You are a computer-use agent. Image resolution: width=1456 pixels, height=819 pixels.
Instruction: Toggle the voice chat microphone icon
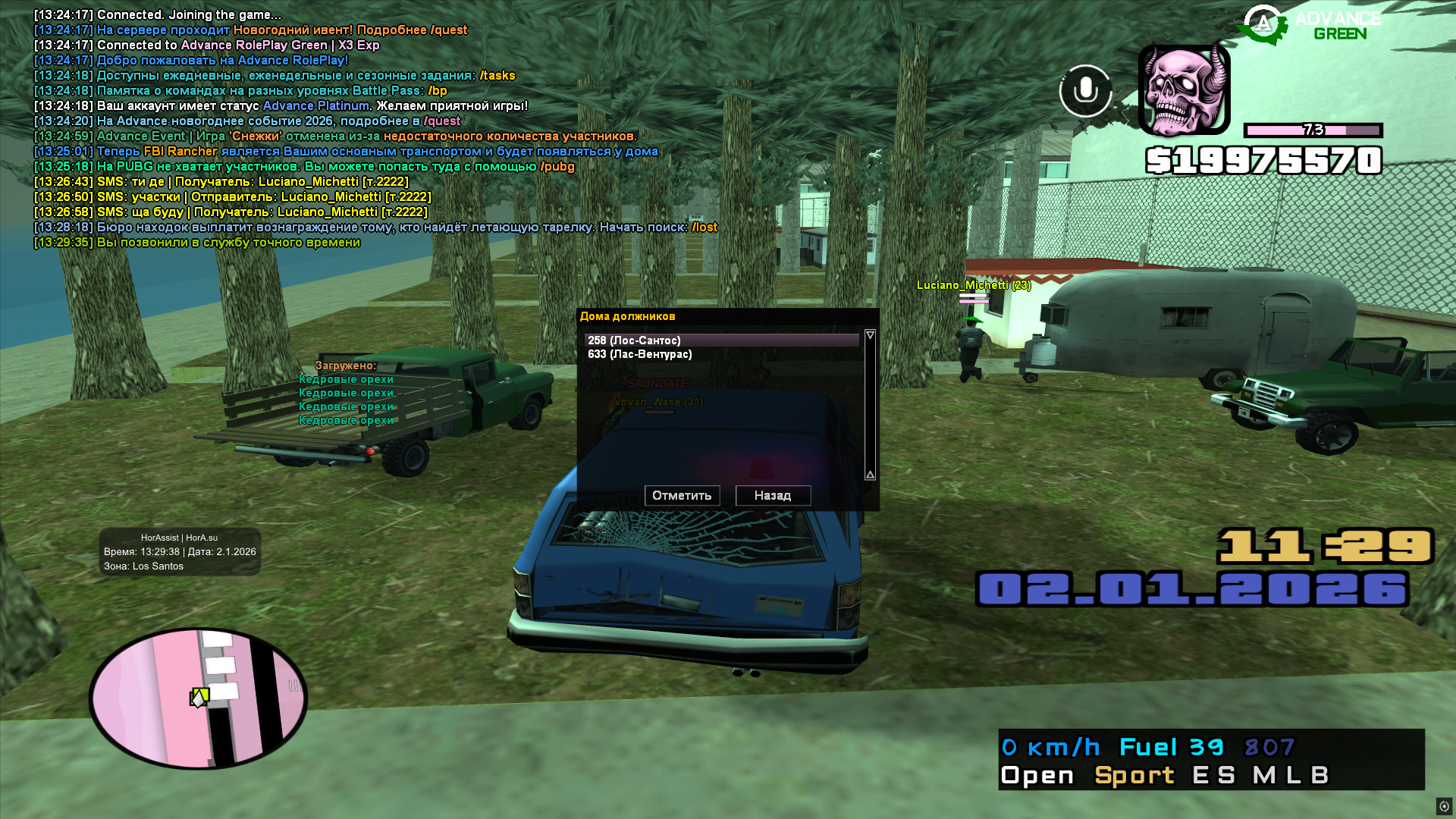pos(1085,91)
